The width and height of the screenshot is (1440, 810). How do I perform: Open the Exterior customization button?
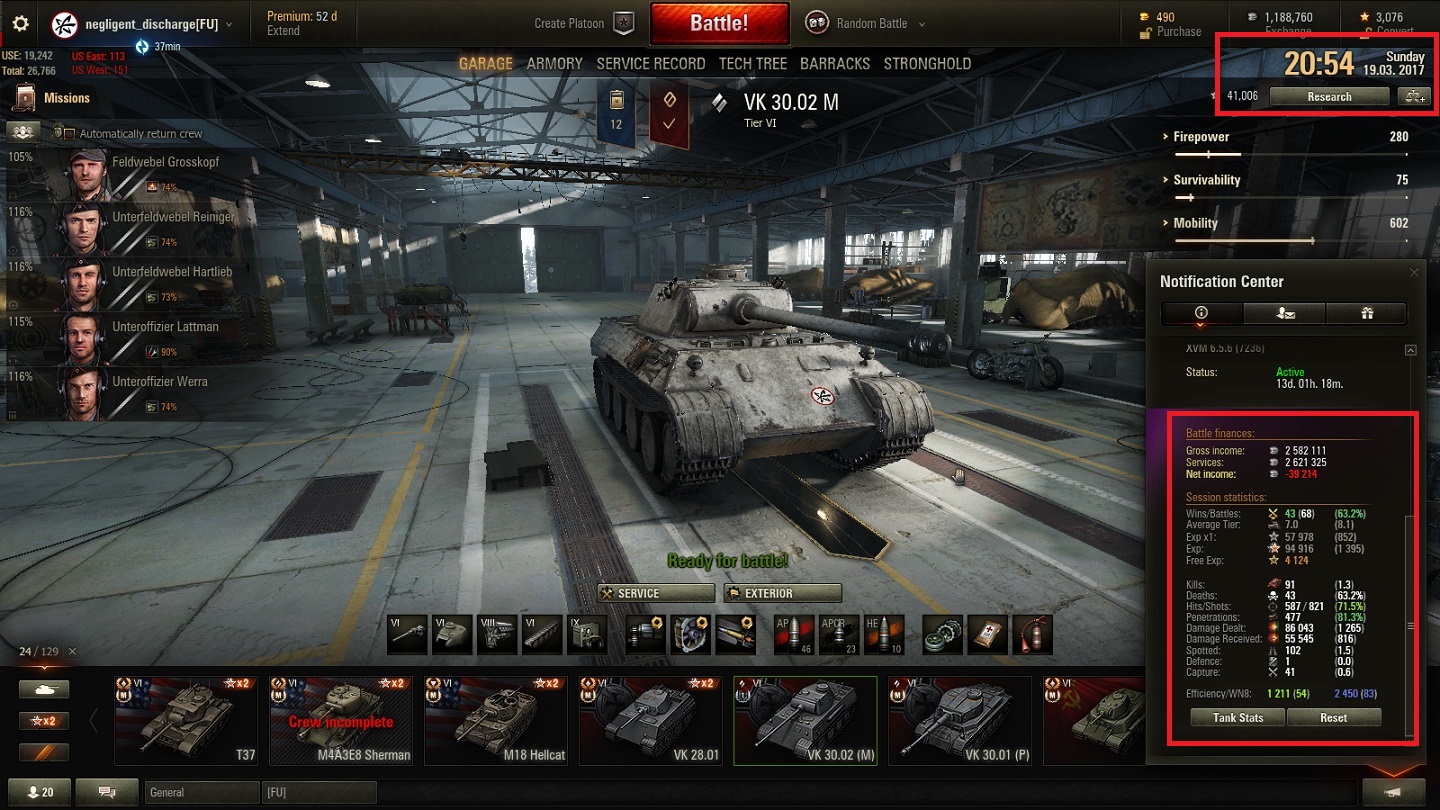(x=782, y=593)
